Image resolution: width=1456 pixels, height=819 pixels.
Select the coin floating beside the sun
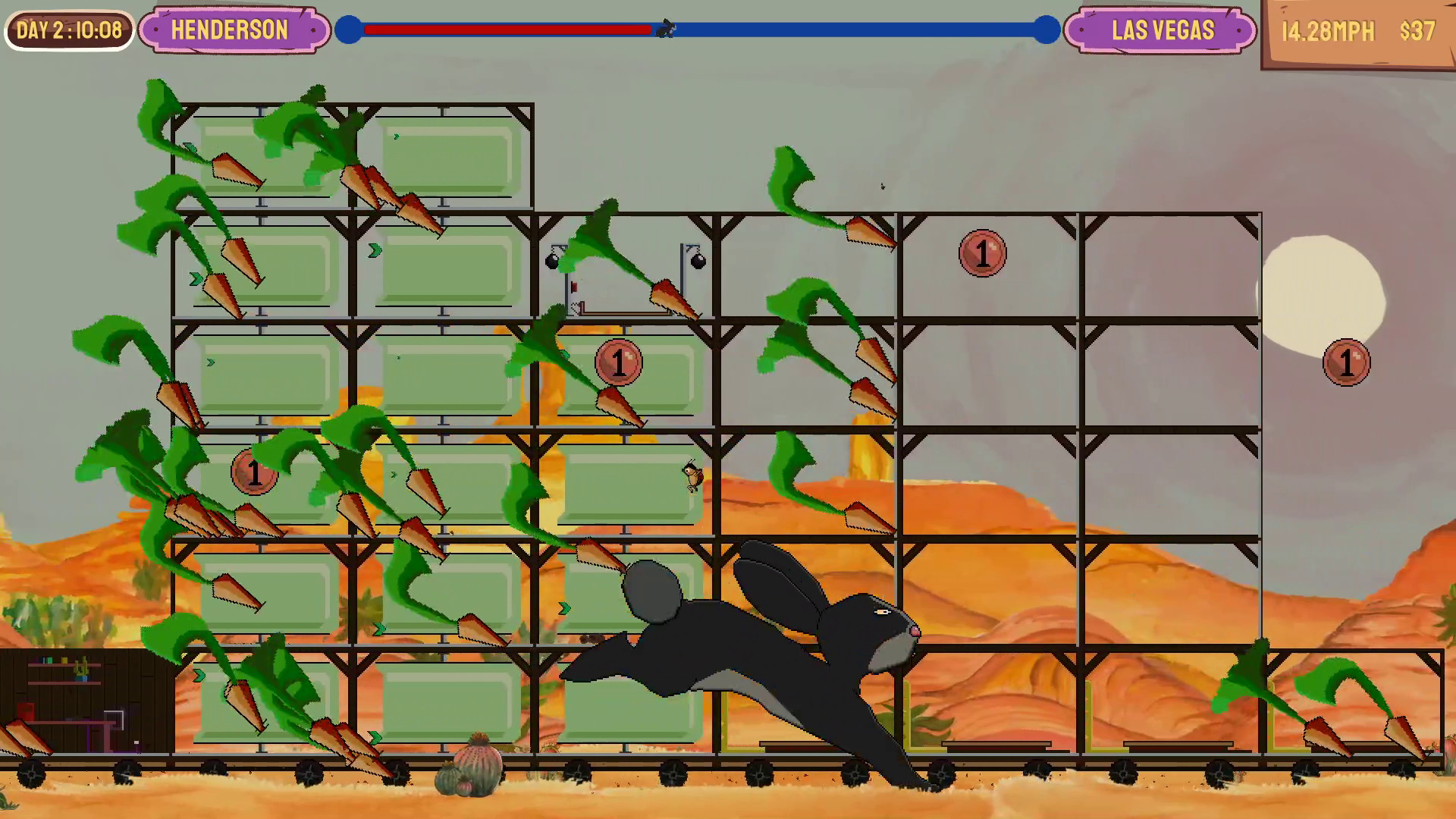click(1347, 362)
